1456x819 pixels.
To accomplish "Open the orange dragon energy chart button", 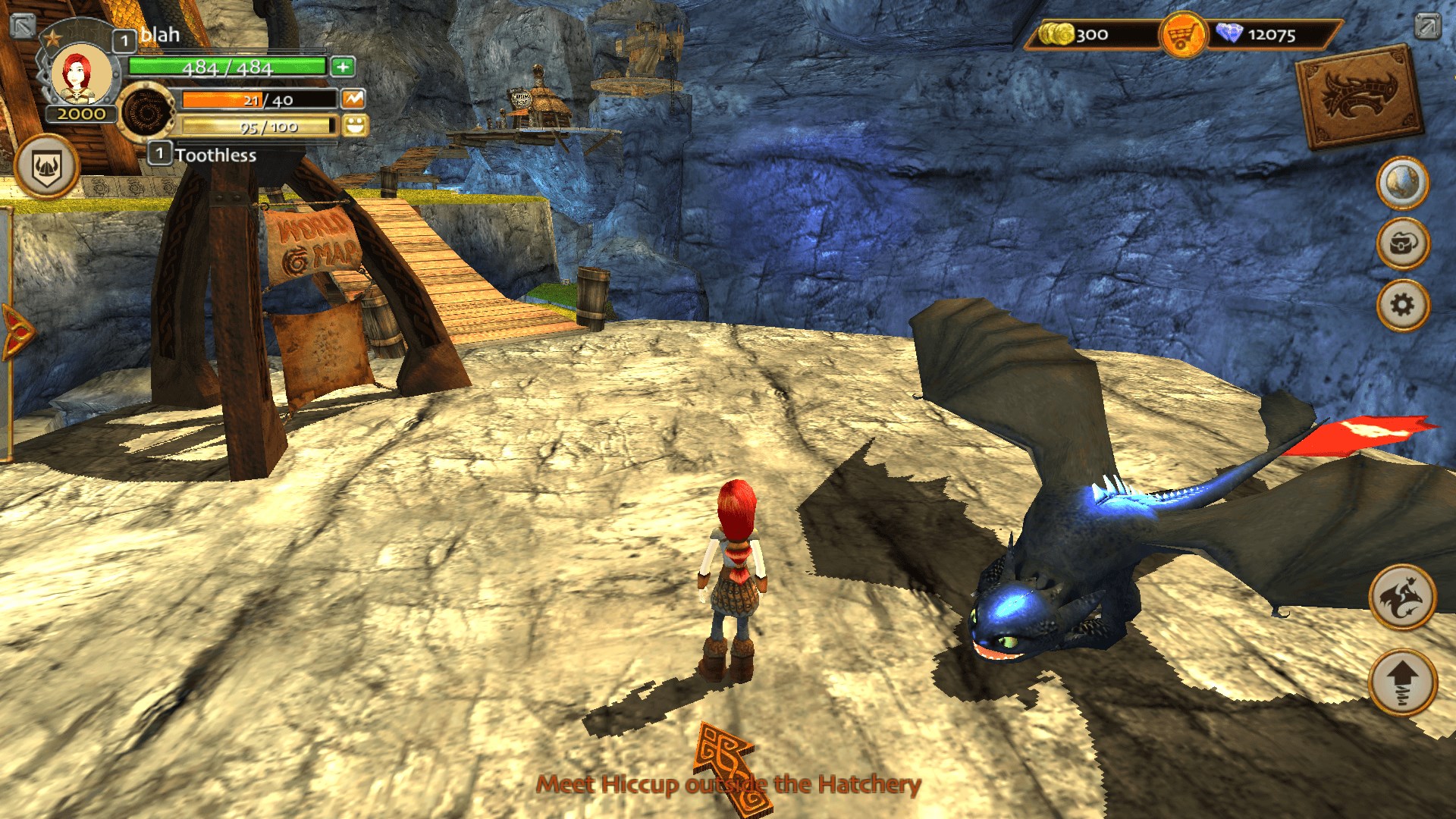I will (x=353, y=99).
